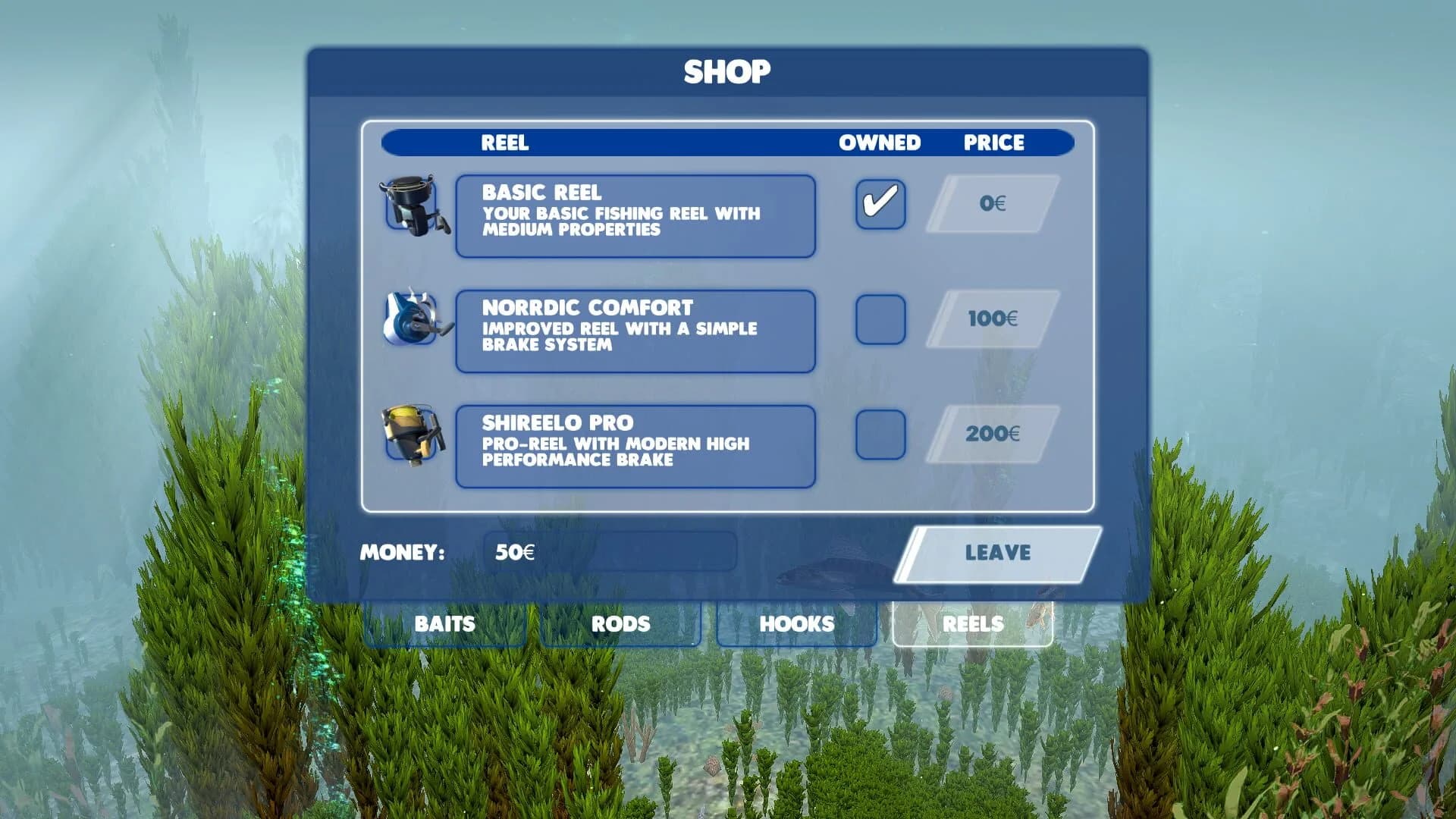The height and width of the screenshot is (819, 1456).
Task: Click the Basic Reel description panel
Action: coord(635,215)
